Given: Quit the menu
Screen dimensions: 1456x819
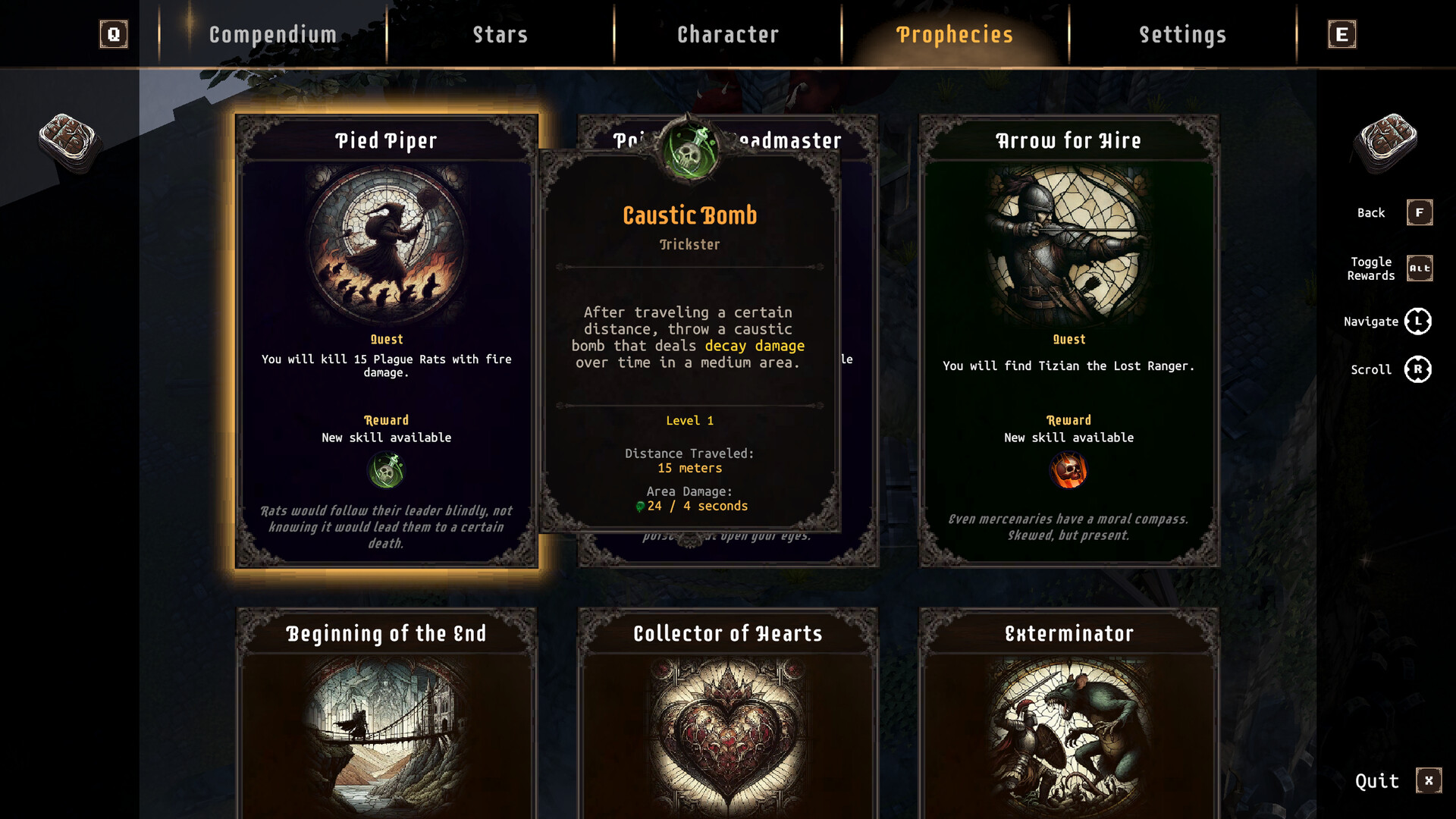Looking at the screenshot, I should pos(1428,780).
